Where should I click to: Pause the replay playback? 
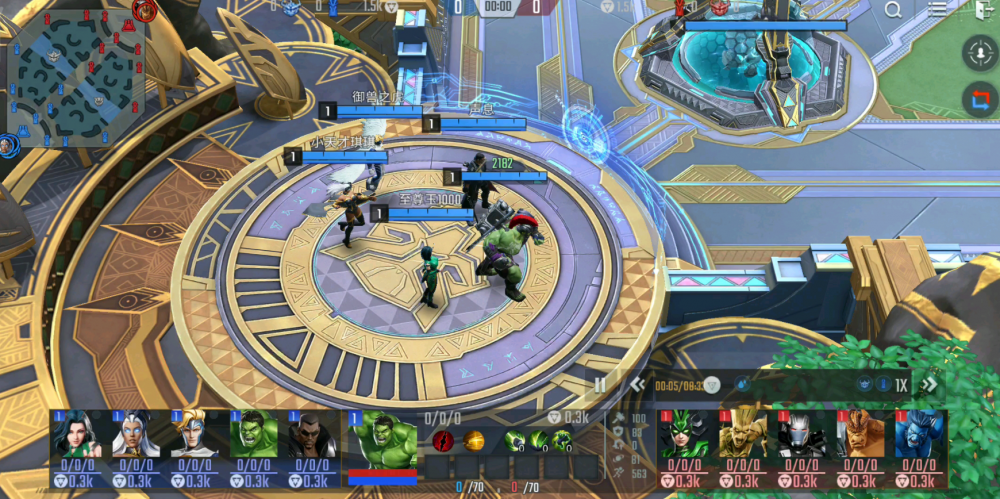[600, 384]
